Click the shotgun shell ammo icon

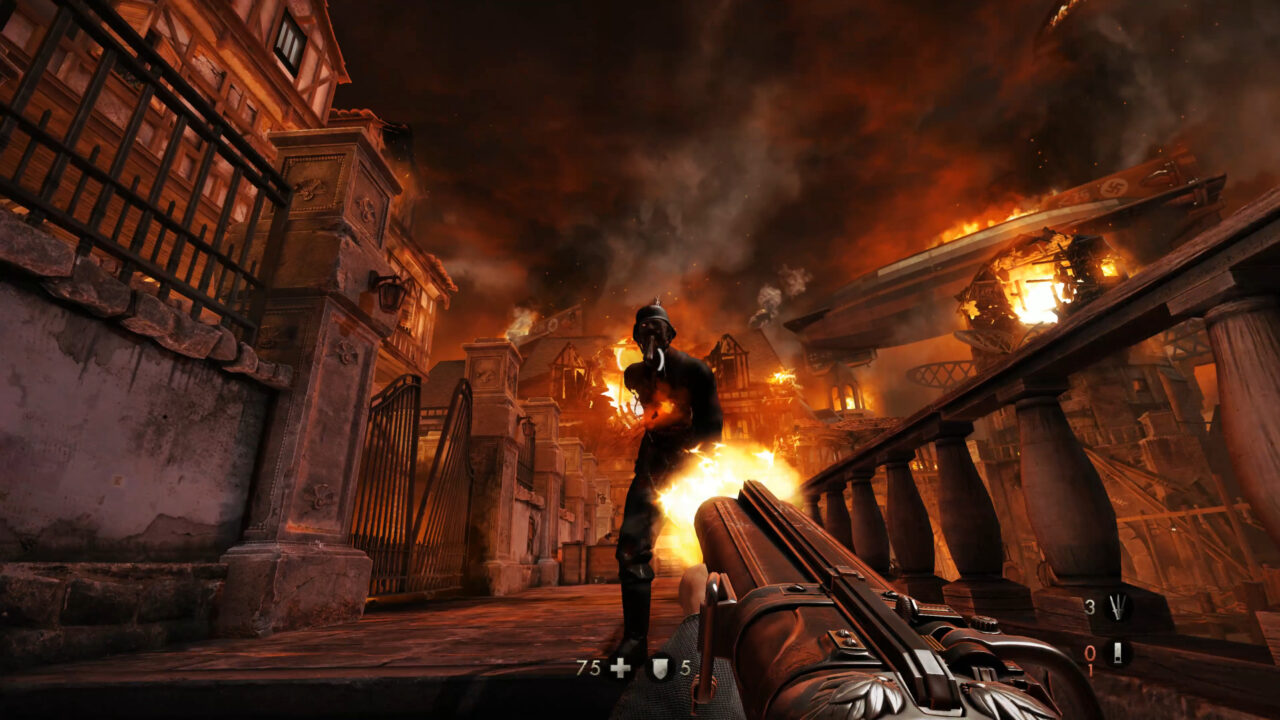coord(1117,653)
